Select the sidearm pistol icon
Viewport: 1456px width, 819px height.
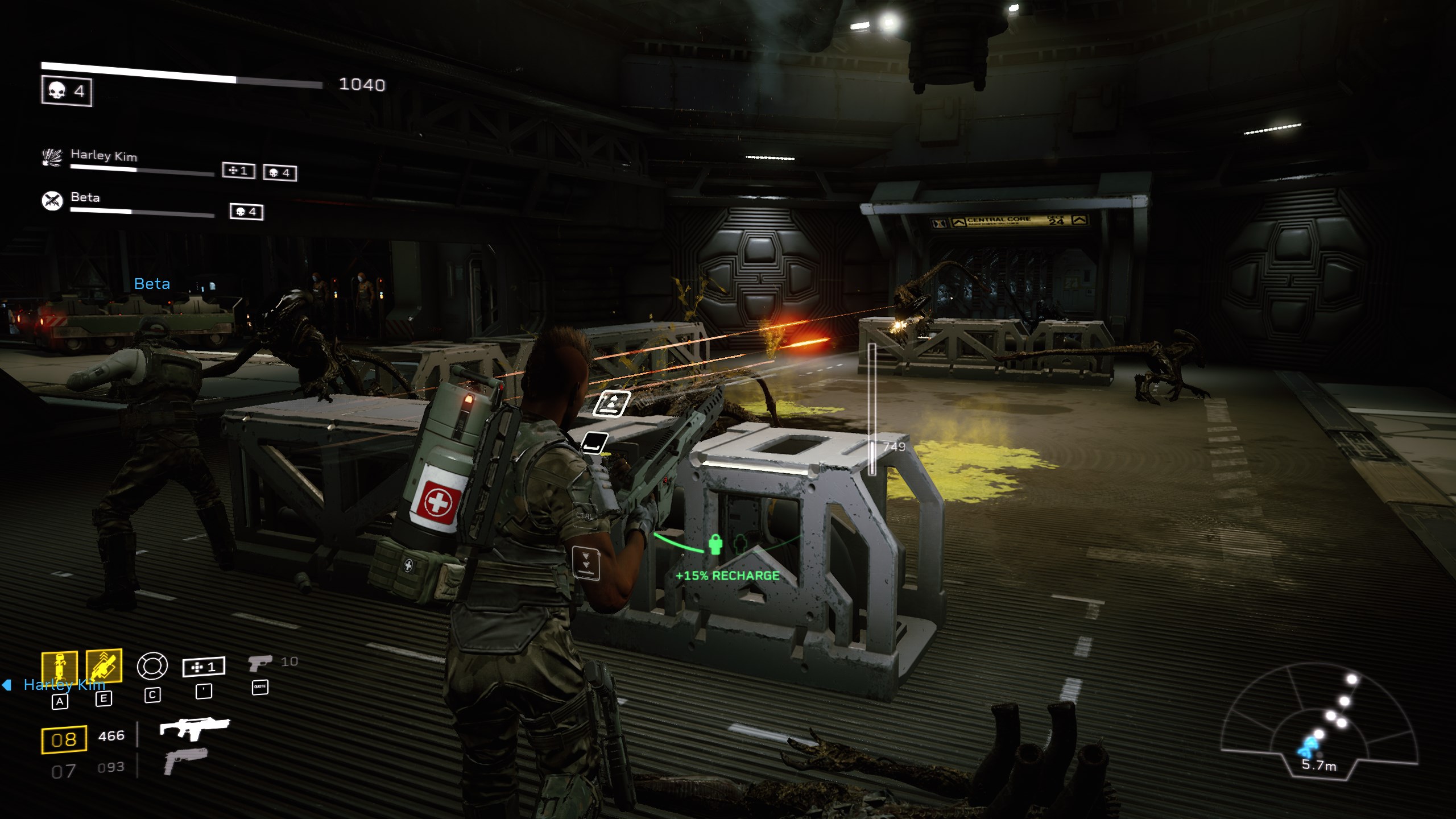point(259,663)
